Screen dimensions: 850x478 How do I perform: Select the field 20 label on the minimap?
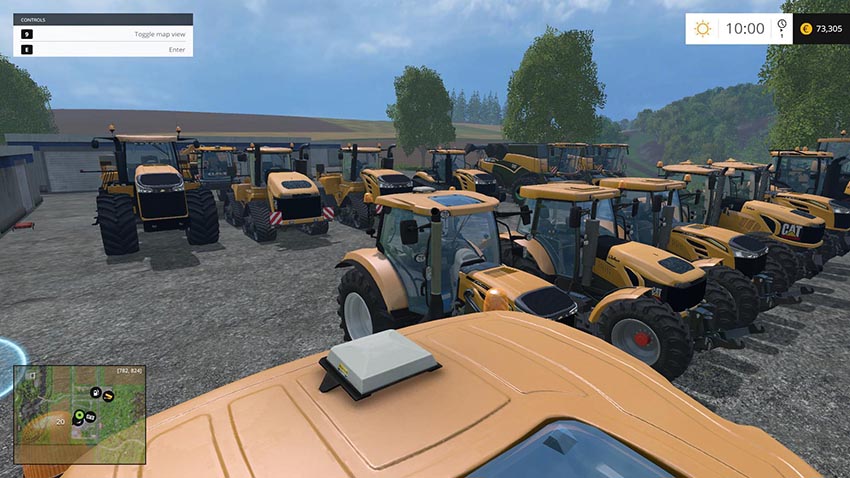pos(60,422)
